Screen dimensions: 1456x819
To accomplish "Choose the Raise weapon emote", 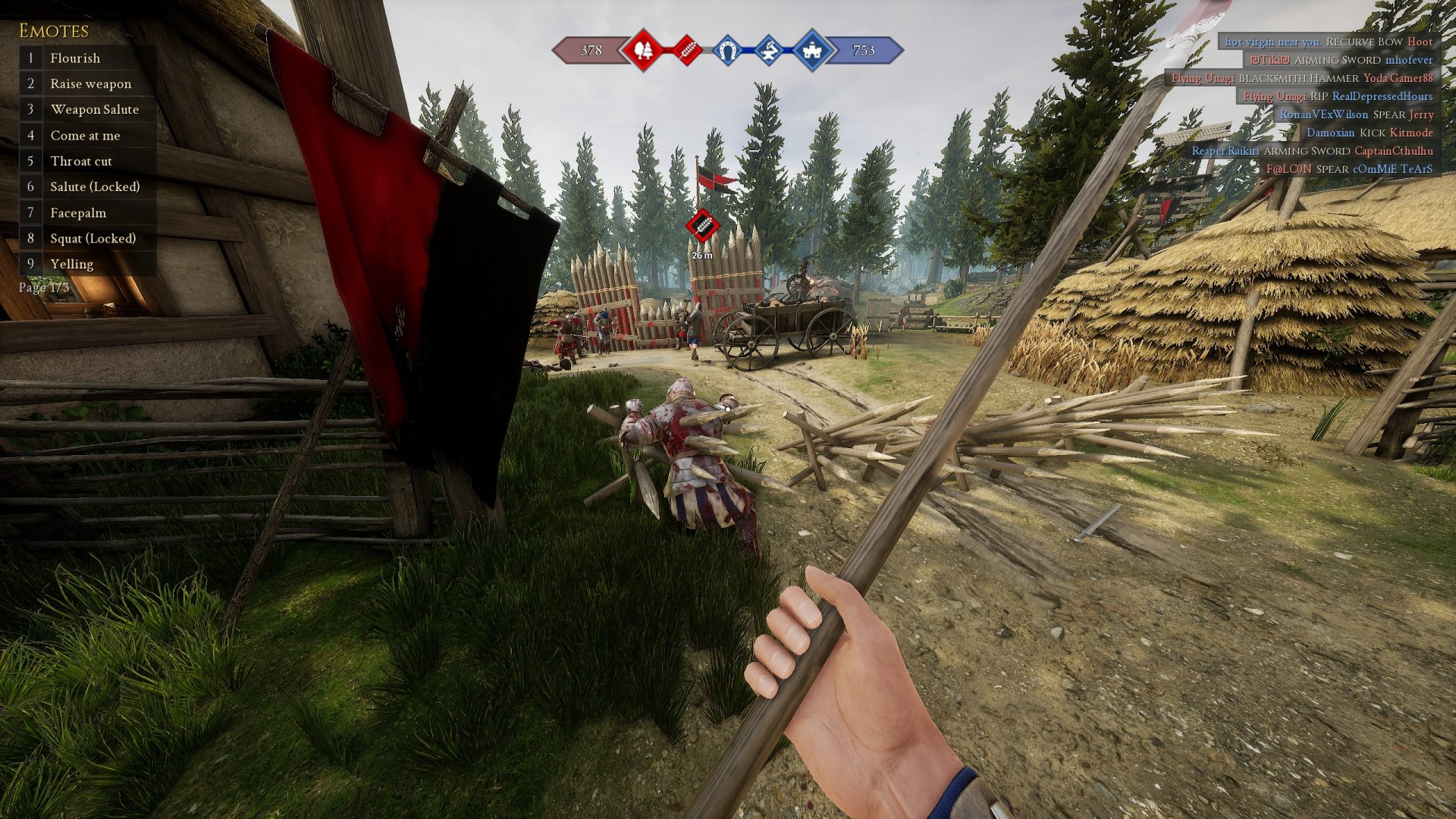I will pos(90,84).
